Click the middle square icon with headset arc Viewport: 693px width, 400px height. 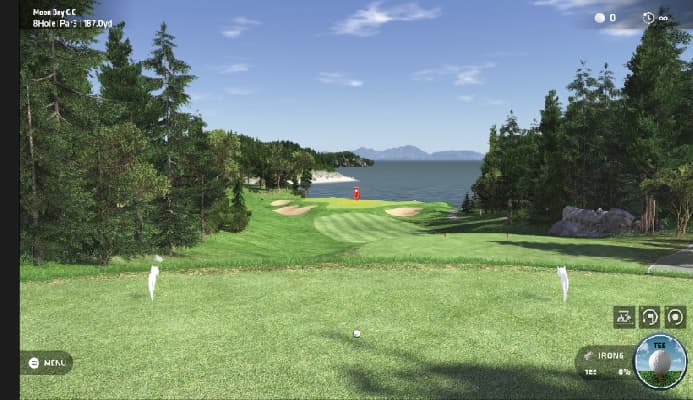(x=650, y=317)
